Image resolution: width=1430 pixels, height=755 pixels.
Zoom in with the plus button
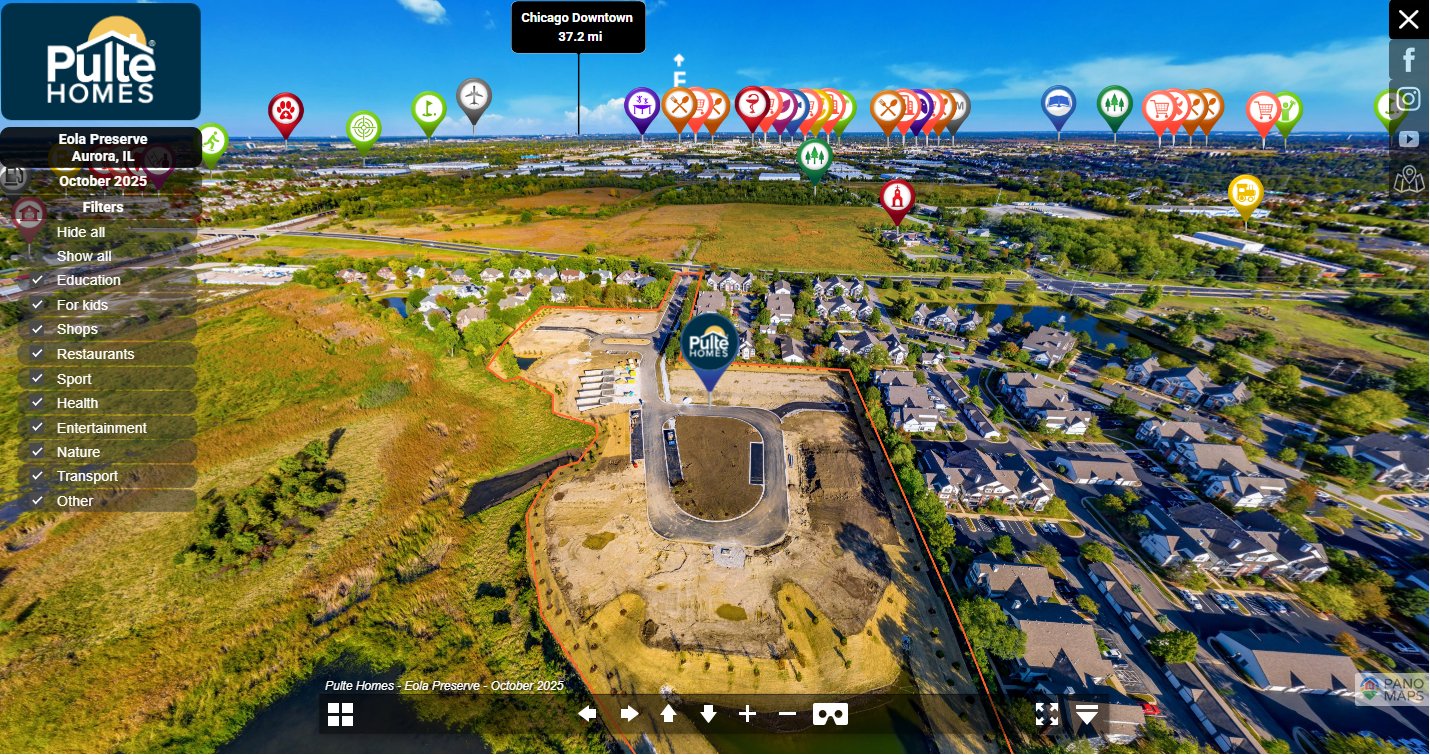(747, 714)
